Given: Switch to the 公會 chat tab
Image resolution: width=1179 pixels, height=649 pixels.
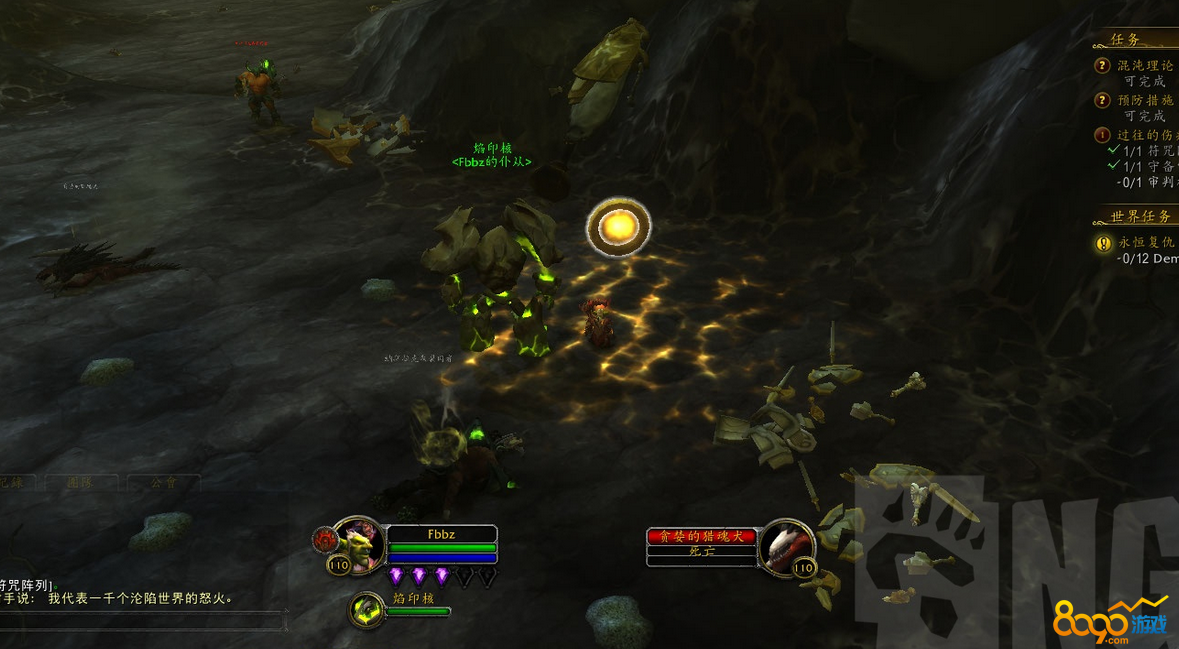Looking at the screenshot, I should [x=163, y=482].
